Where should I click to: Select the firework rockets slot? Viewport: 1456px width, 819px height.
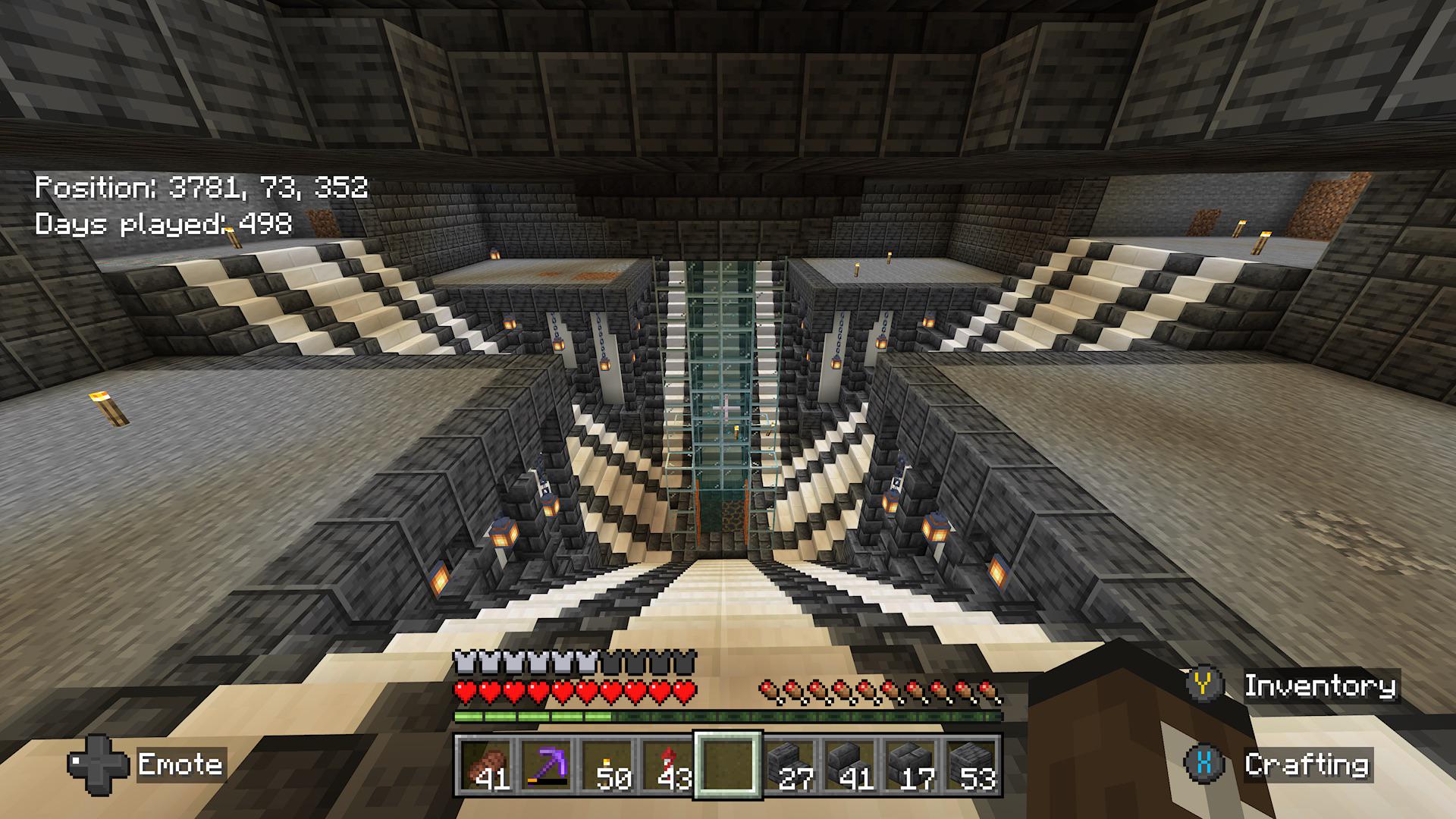[x=667, y=765]
